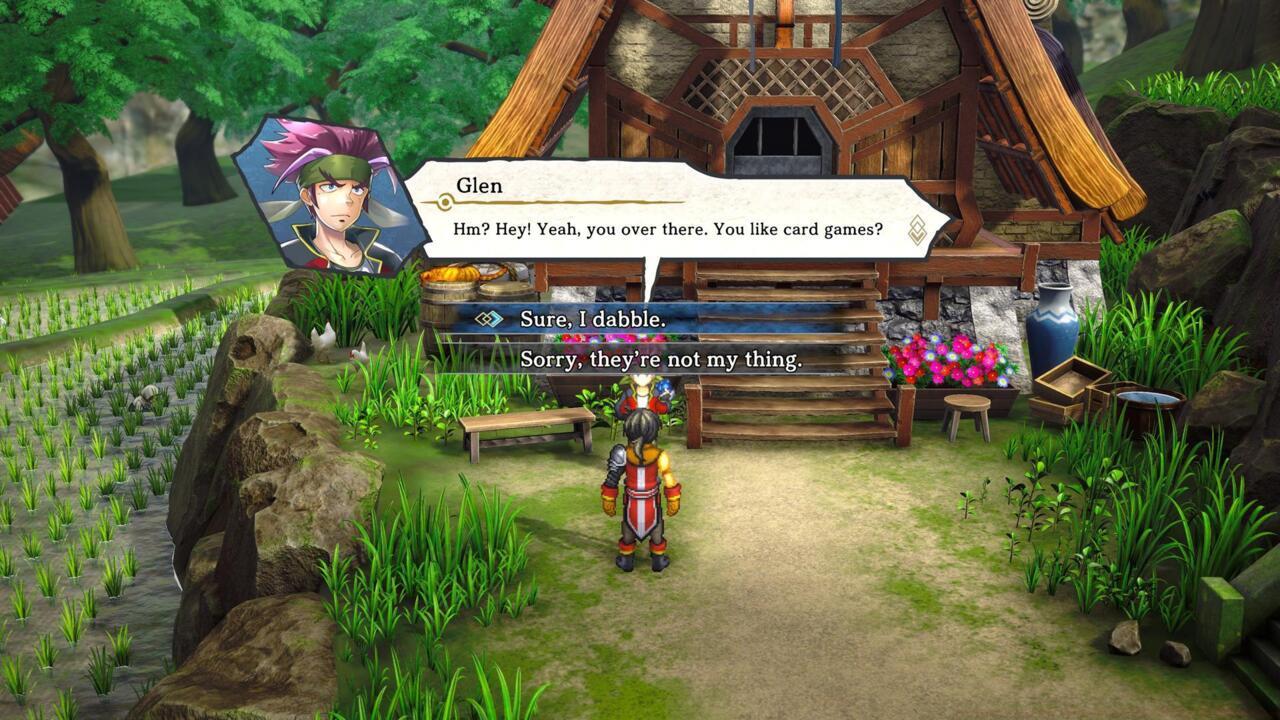The width and height of the screenshot is (1280, 720).
Task: Click the 'Glen' name label
Action: click(x=478, y=183)
